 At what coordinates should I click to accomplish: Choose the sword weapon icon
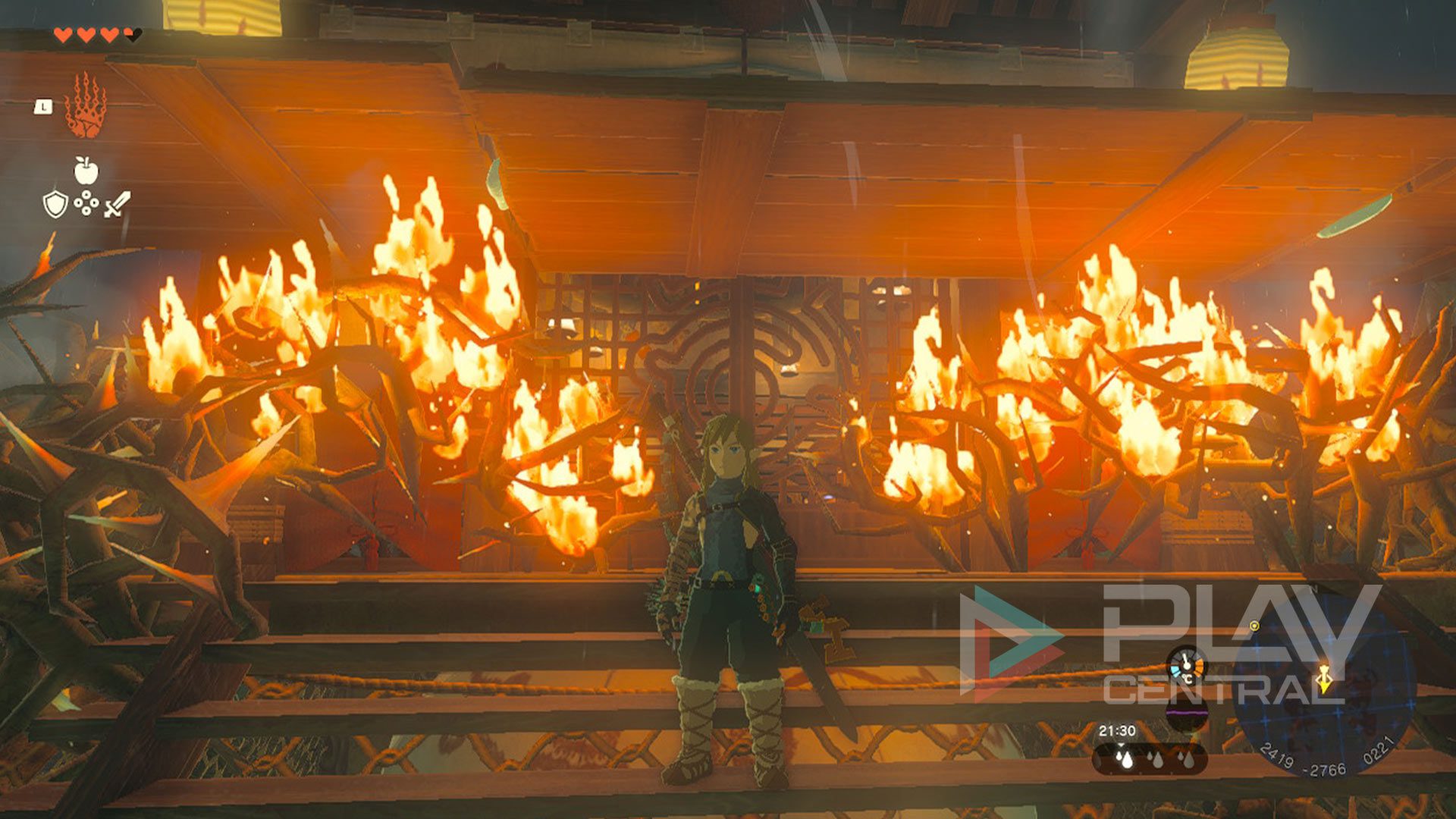(x=118, y=204)
